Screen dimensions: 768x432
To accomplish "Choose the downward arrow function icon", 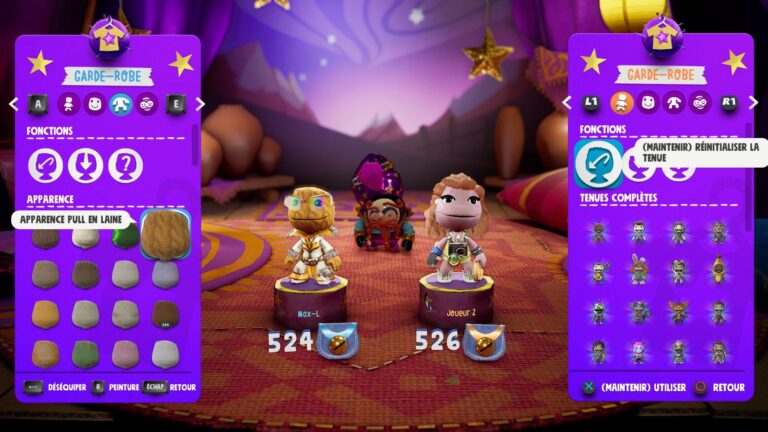I will click(x=86, y=165).
